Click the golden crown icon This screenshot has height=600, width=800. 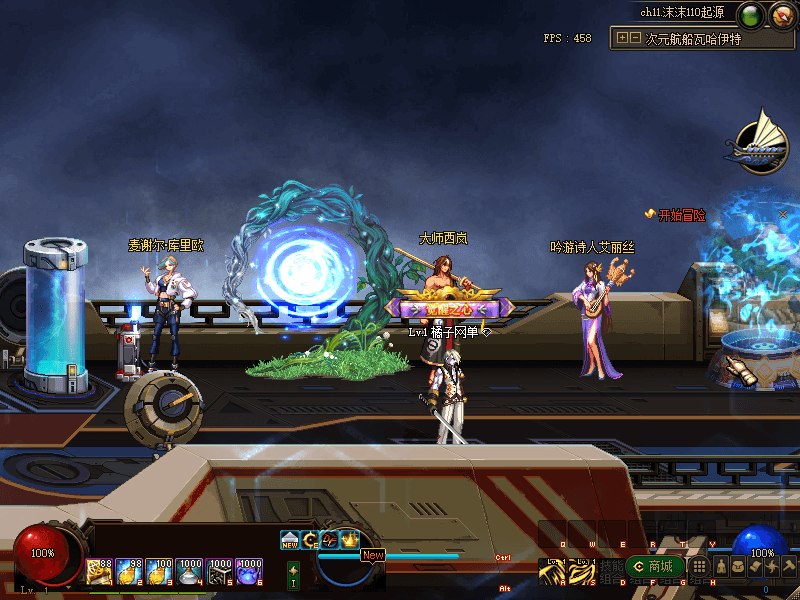pos(350,539)
